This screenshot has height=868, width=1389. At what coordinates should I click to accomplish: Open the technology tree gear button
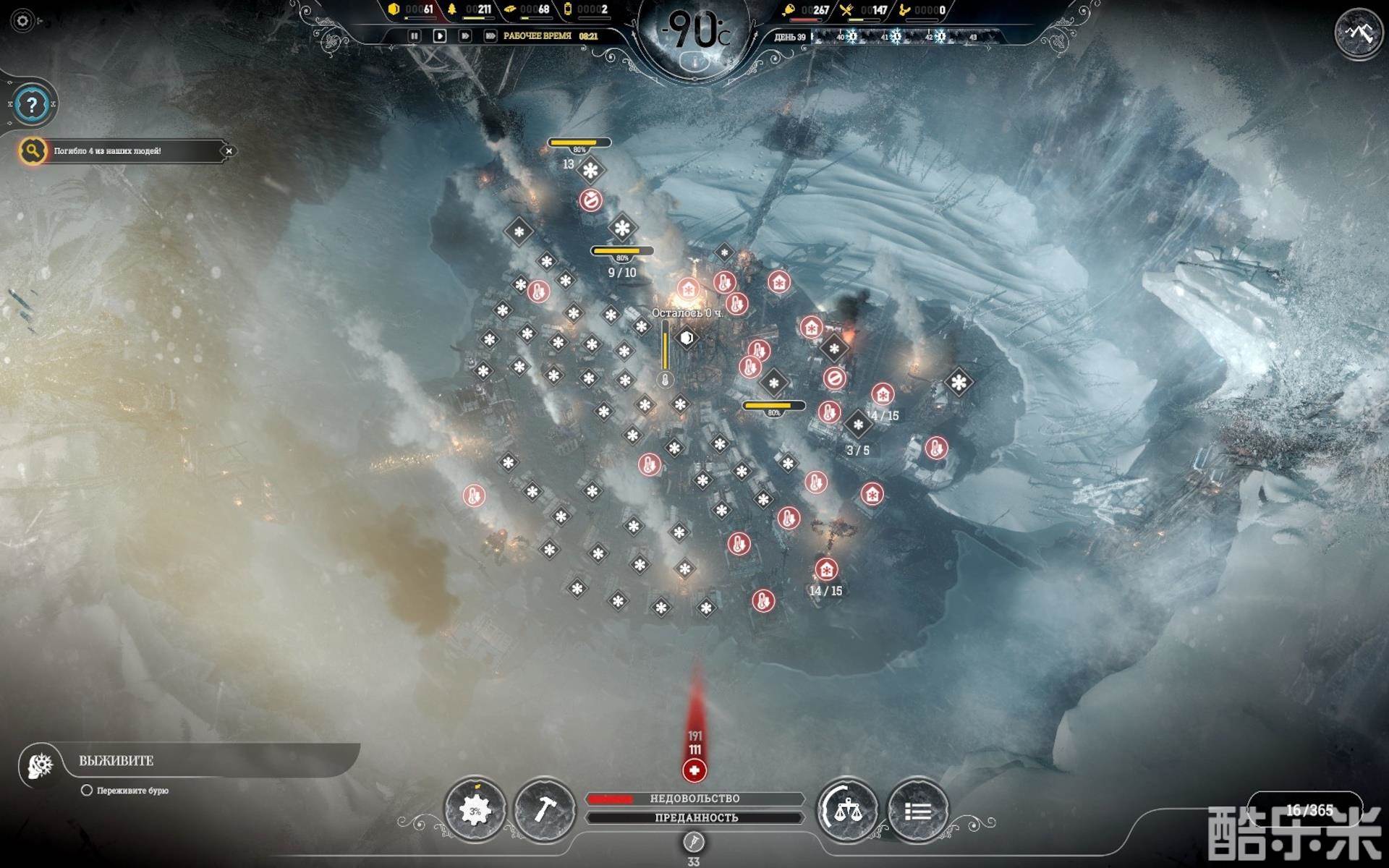click(x=475, y=810)
